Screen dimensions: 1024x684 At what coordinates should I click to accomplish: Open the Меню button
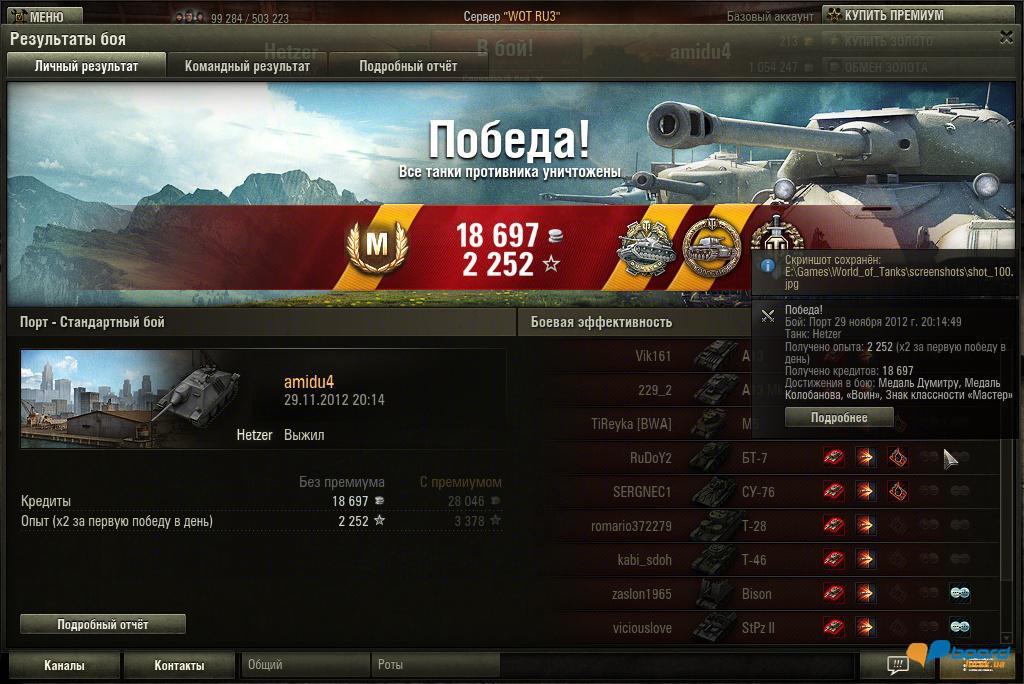[41, 16]
